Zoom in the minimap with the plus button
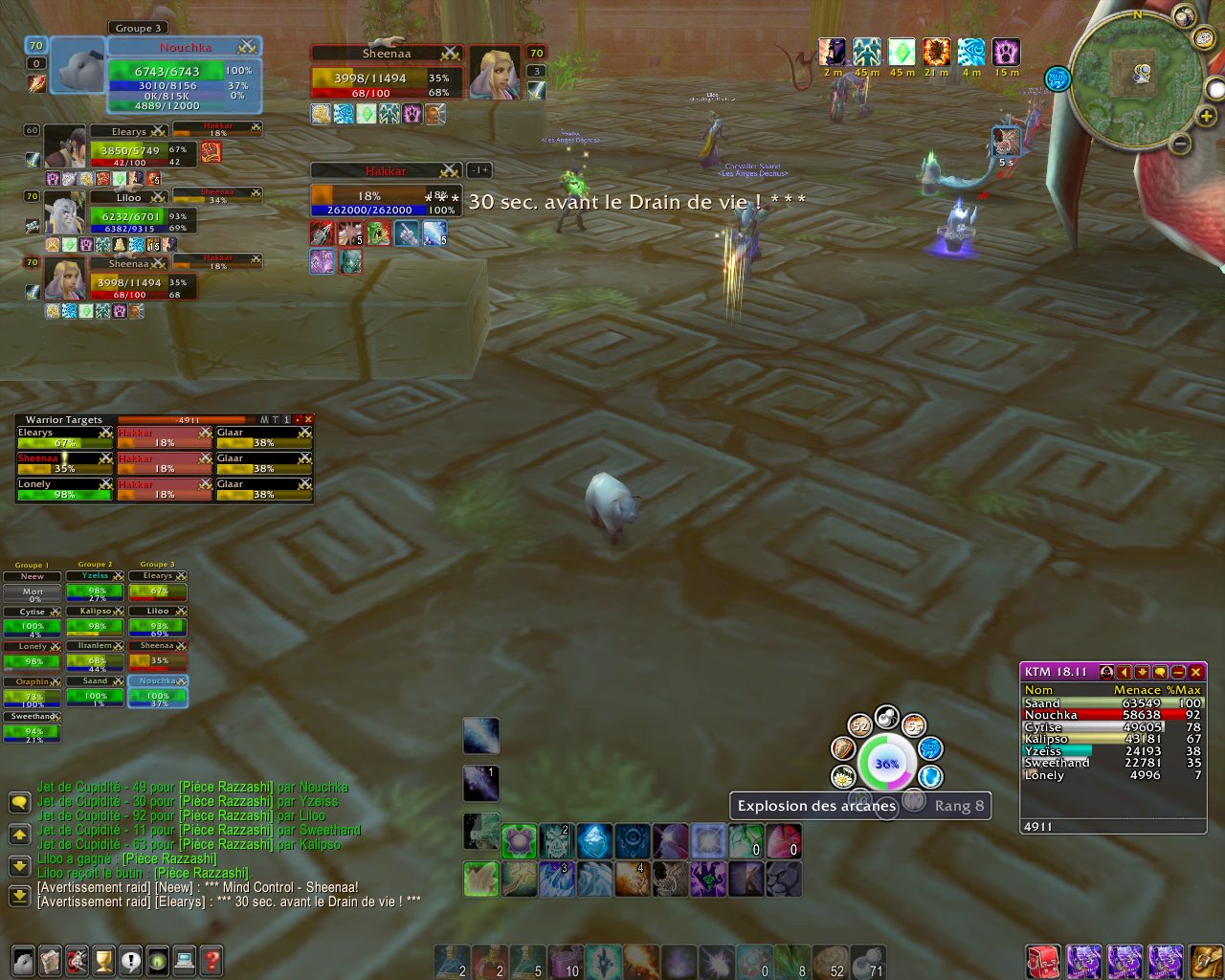The width and height of the screenshot is (1225, 980). pos(1207,116)
